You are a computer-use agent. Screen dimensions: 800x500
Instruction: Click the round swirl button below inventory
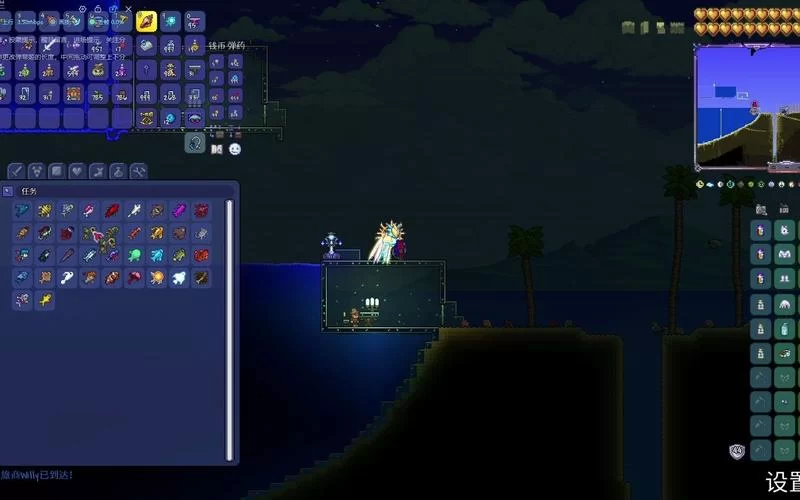pos(194,143)
